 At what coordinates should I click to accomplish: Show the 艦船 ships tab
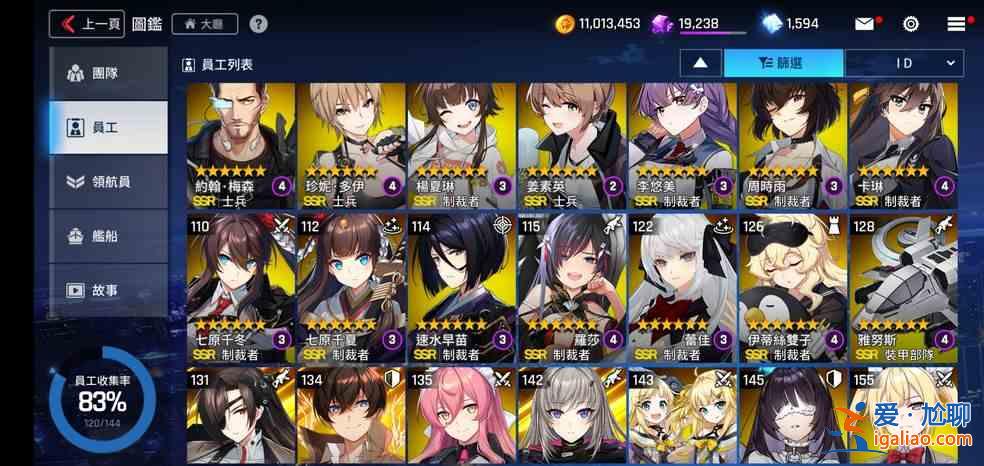108,236
